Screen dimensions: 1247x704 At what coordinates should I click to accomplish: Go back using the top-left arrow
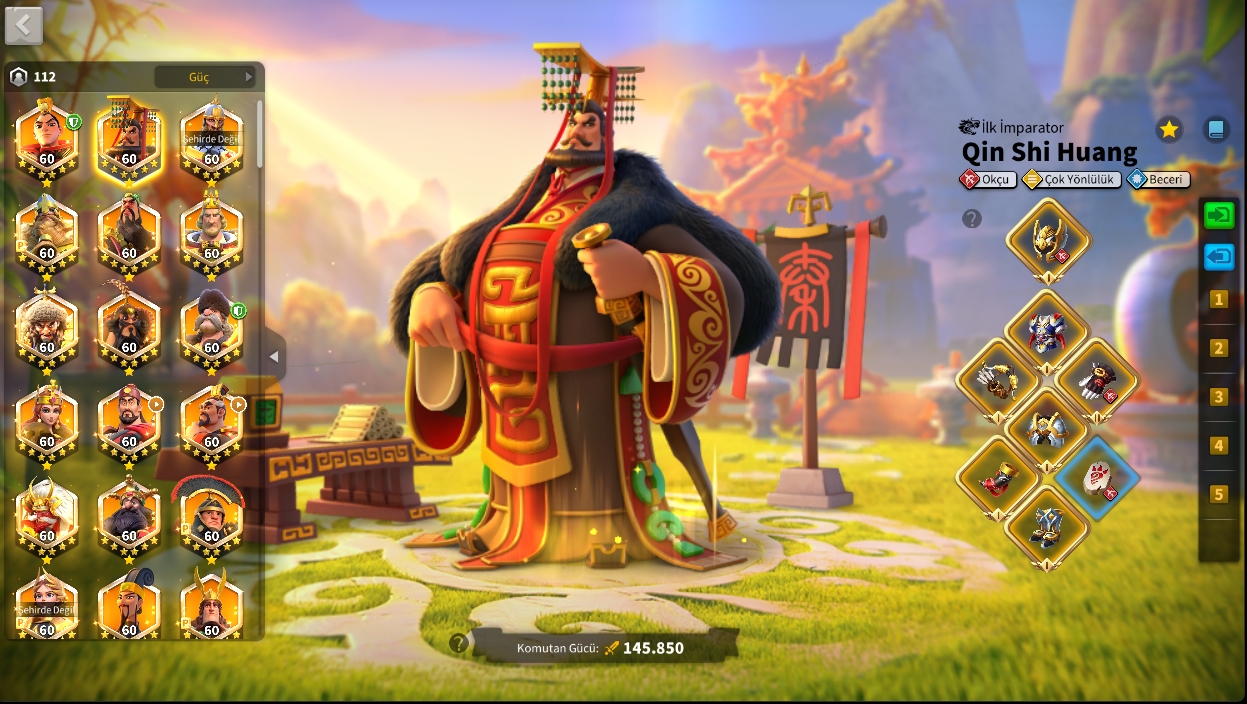24,26
